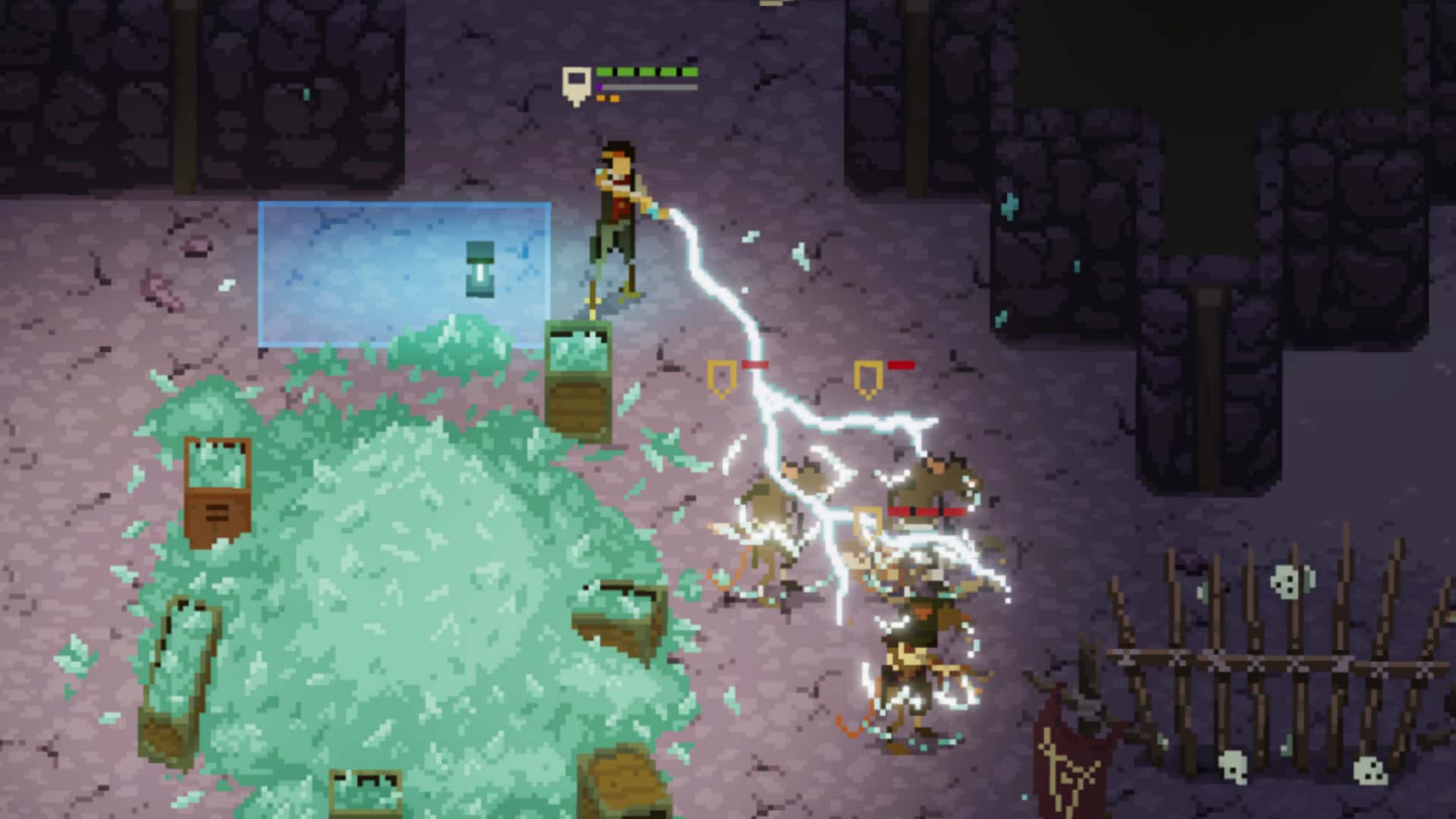Select the white player marker above the hero
Viewport: 1456px width, 819px height.
[x=575, y=82]
